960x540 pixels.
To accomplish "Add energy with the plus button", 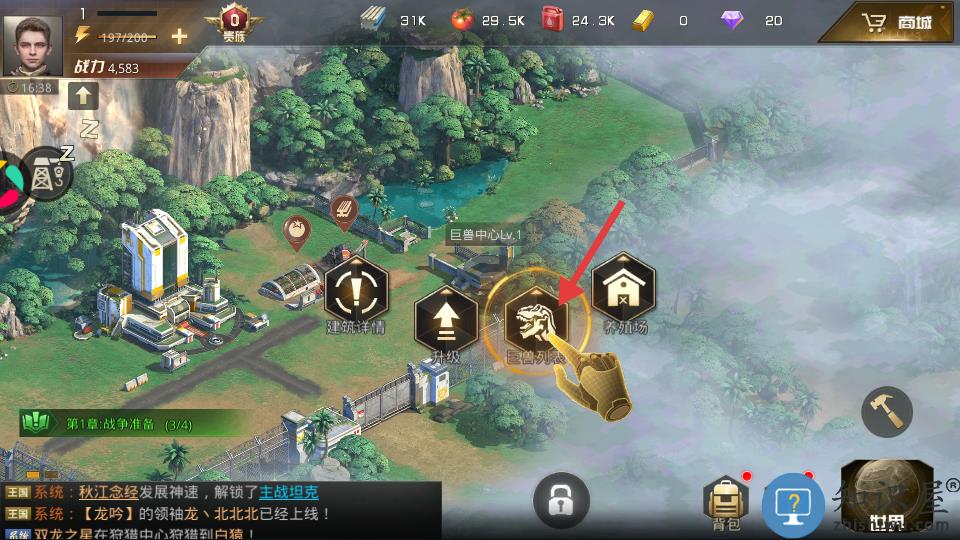I will 179,36.
